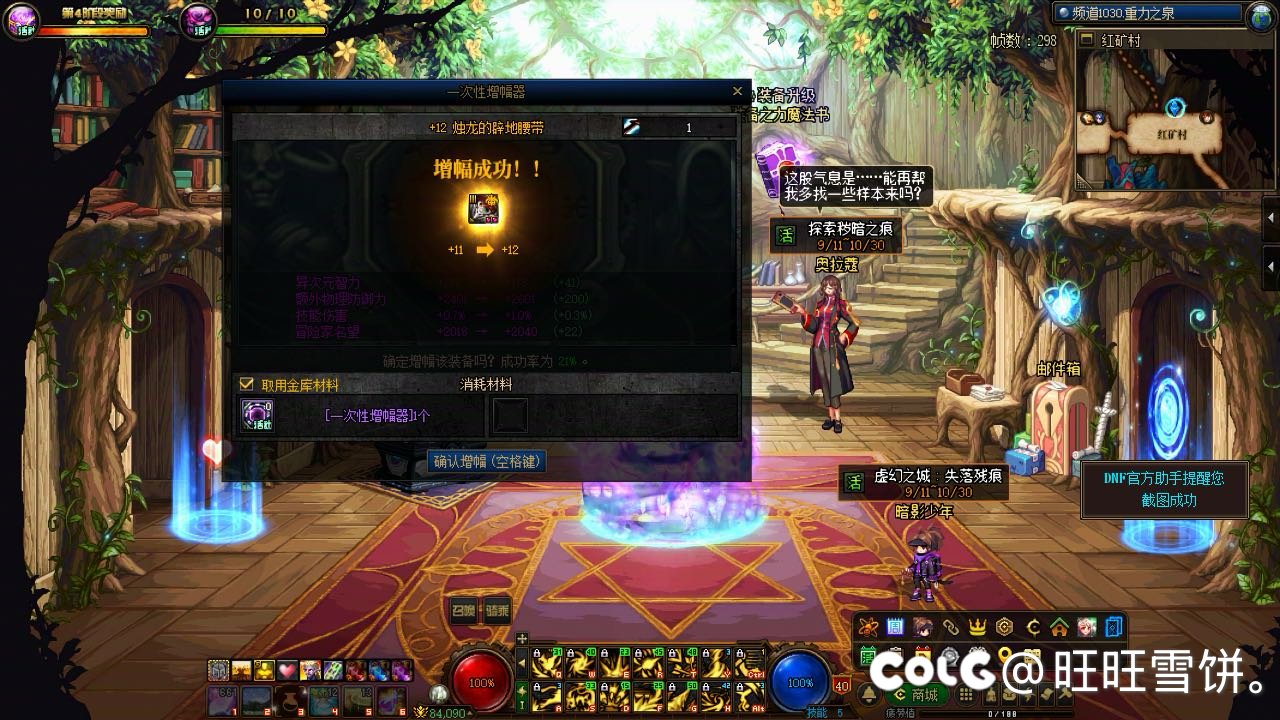Screen dimensions: 1280x720
Task: Click the 确认增幅 confirm button
Action: click(x=488, y=461)
